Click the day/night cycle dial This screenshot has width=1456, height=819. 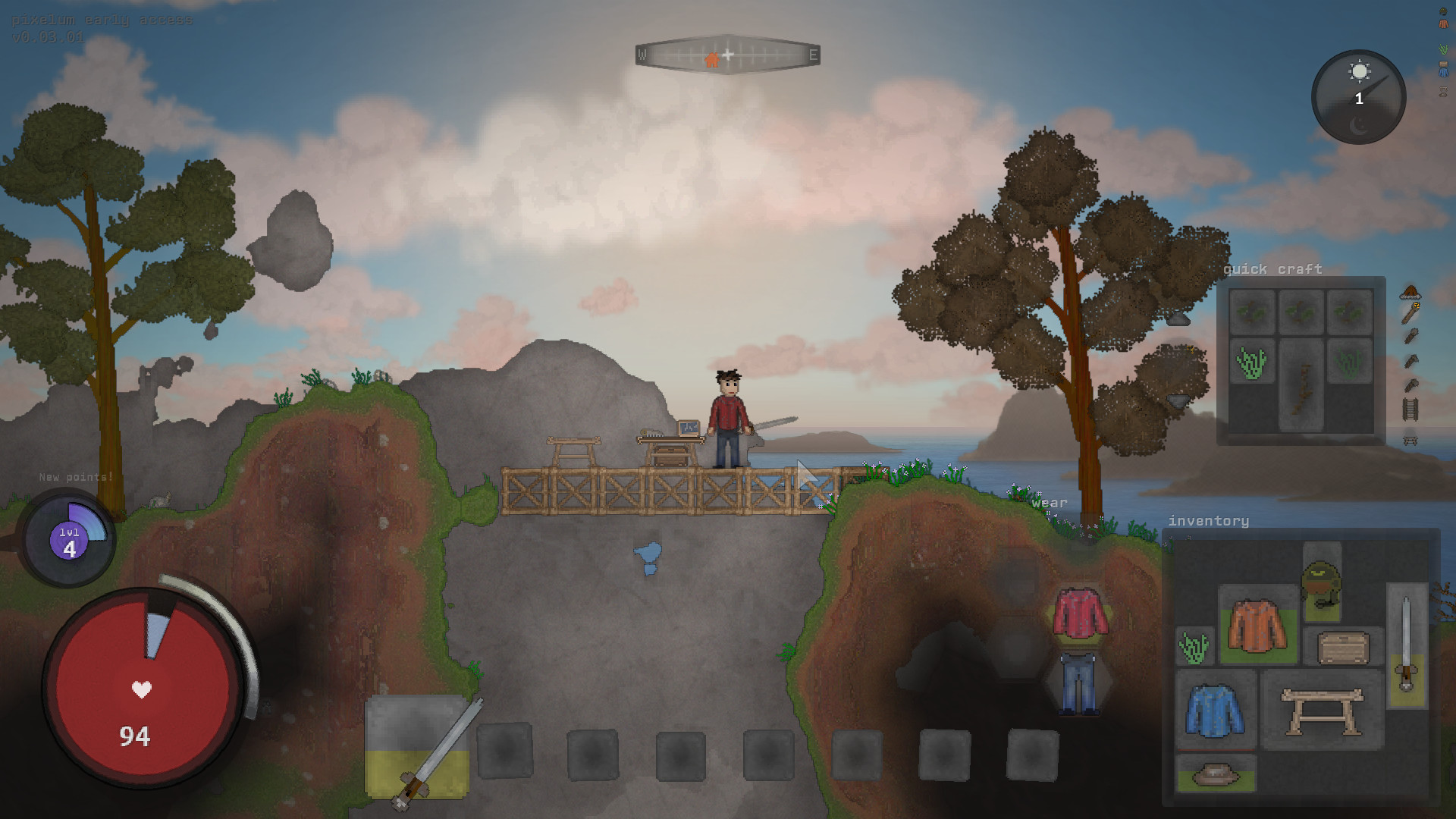point(1357,96)
